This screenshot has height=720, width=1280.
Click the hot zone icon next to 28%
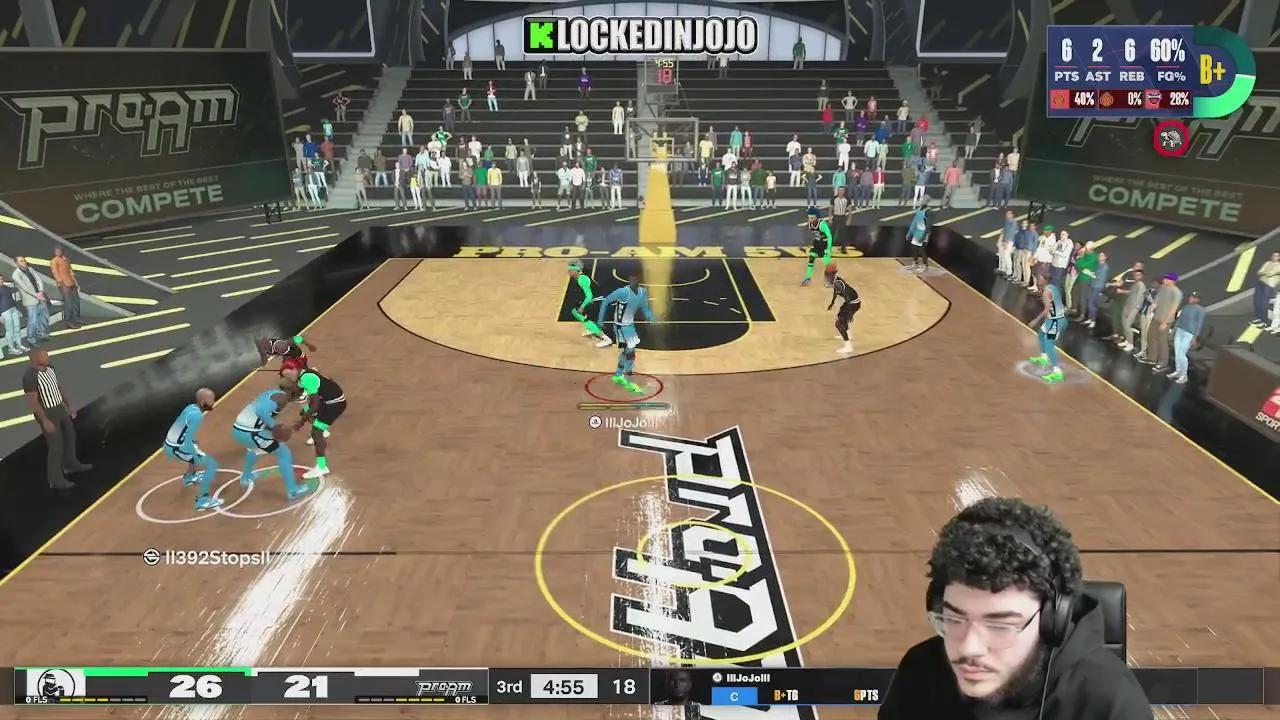(x=1152, y=97)
